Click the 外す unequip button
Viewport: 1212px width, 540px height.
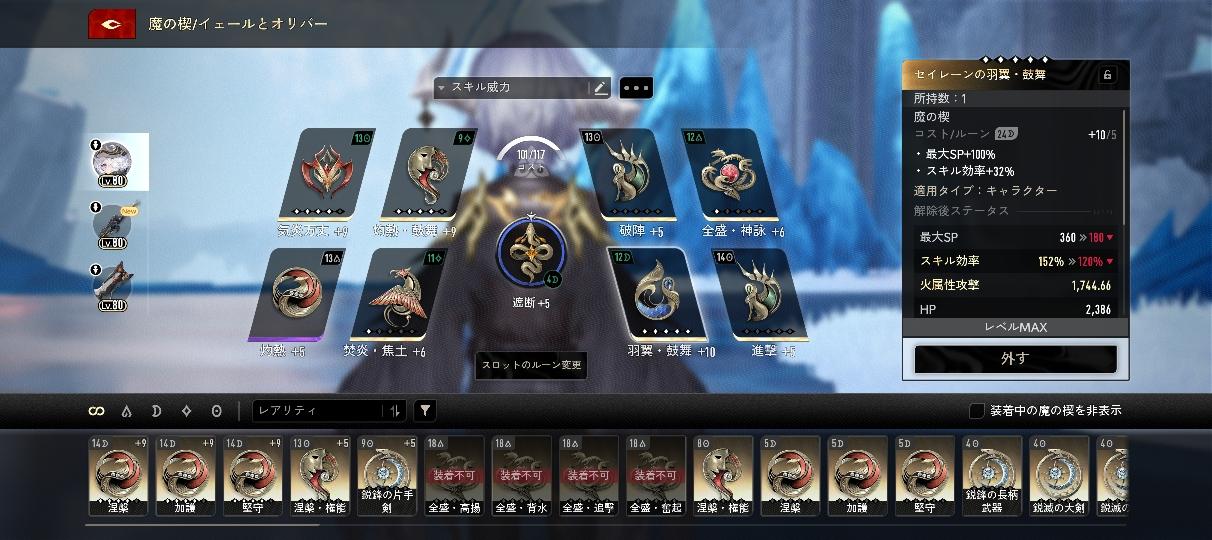coord(1015,359)
